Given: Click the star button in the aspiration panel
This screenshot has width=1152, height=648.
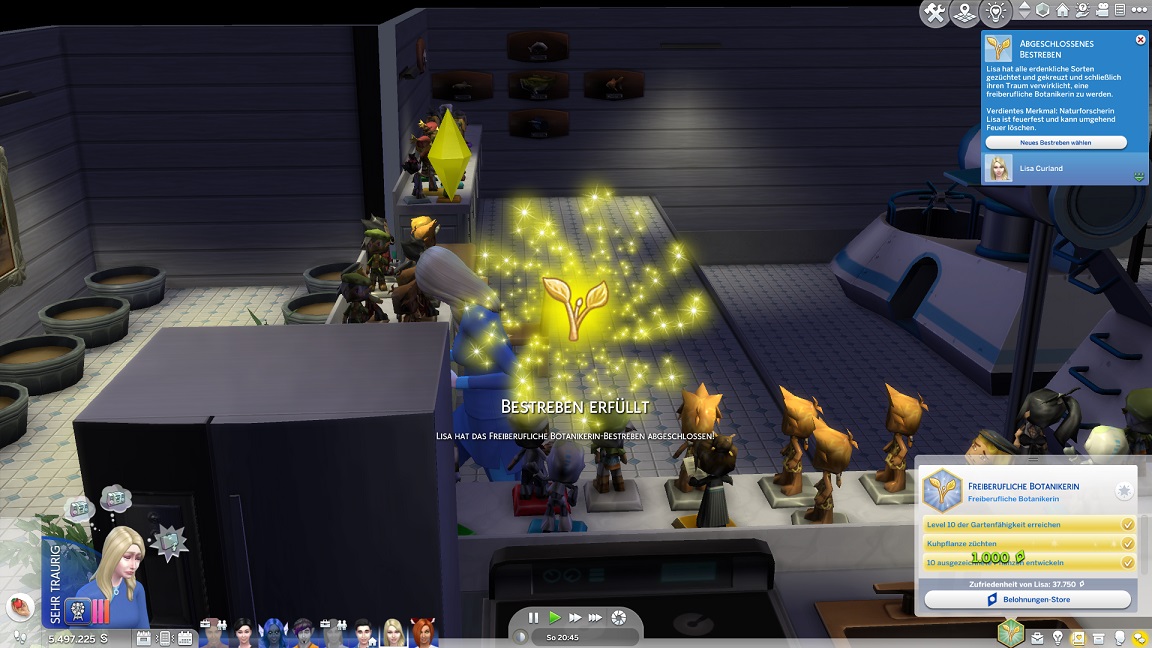Looking at the screenshot, I should (x=1124, y=491).
